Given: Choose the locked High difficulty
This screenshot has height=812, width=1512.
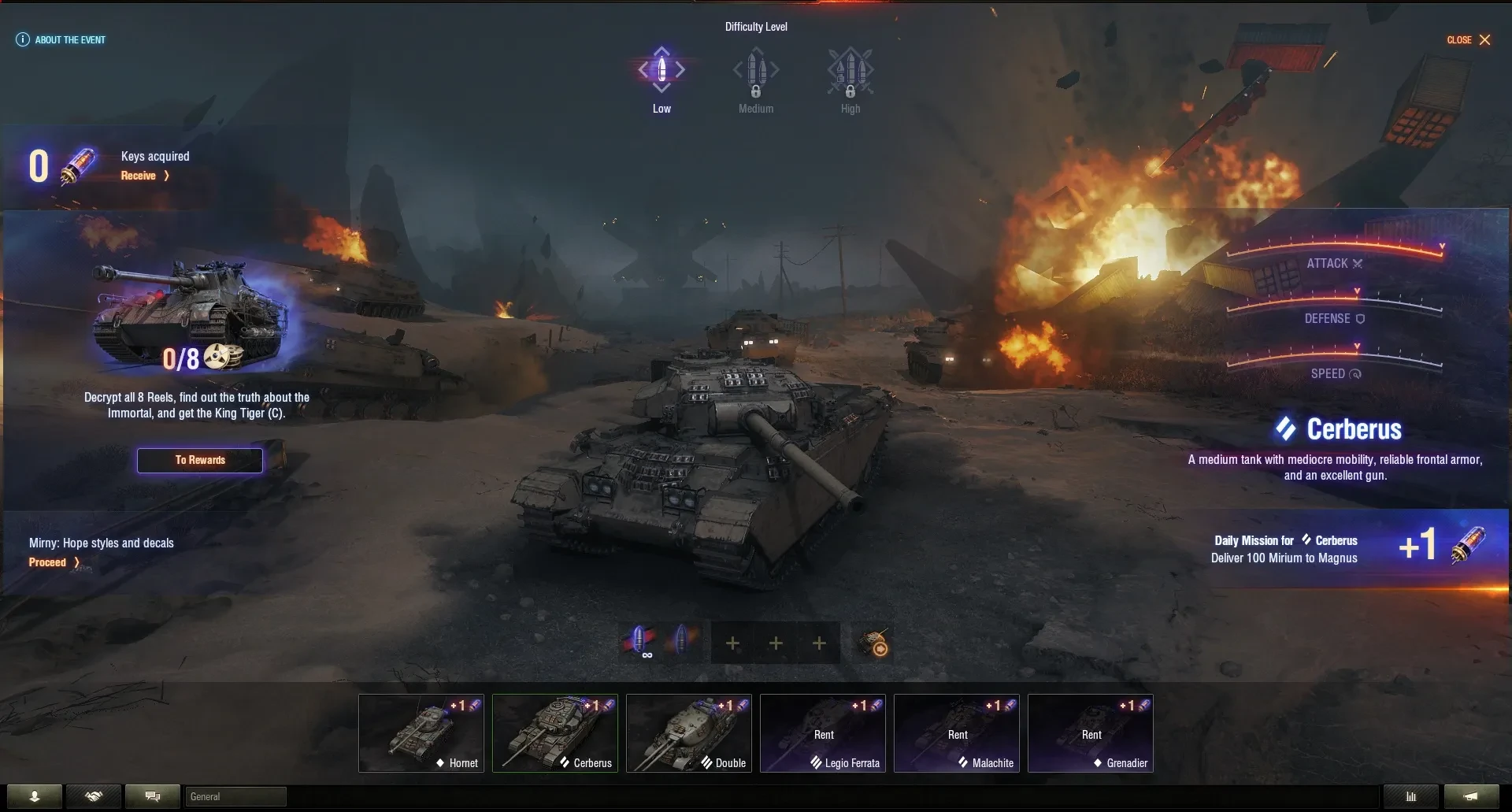Looking at the screenshot, I should (850, 80).
